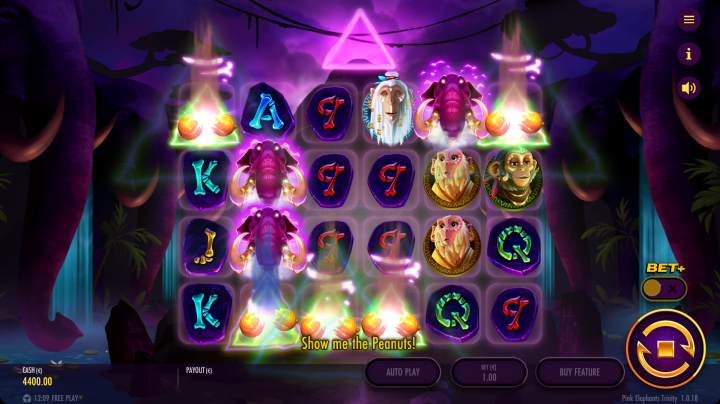This screenshot has width=720, height=404.
Task: Open the hamburger menu
Action: (x=689, y=20)
